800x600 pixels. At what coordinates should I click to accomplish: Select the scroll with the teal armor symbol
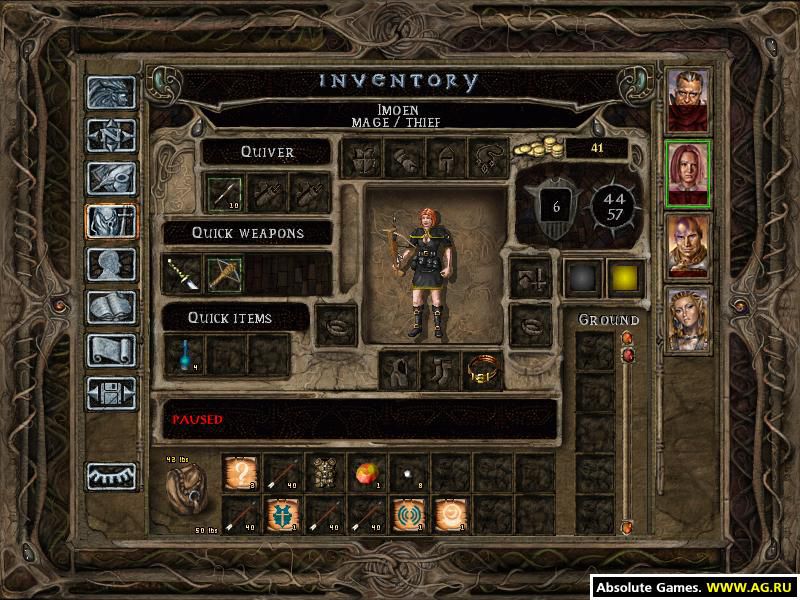coord(283,514)
